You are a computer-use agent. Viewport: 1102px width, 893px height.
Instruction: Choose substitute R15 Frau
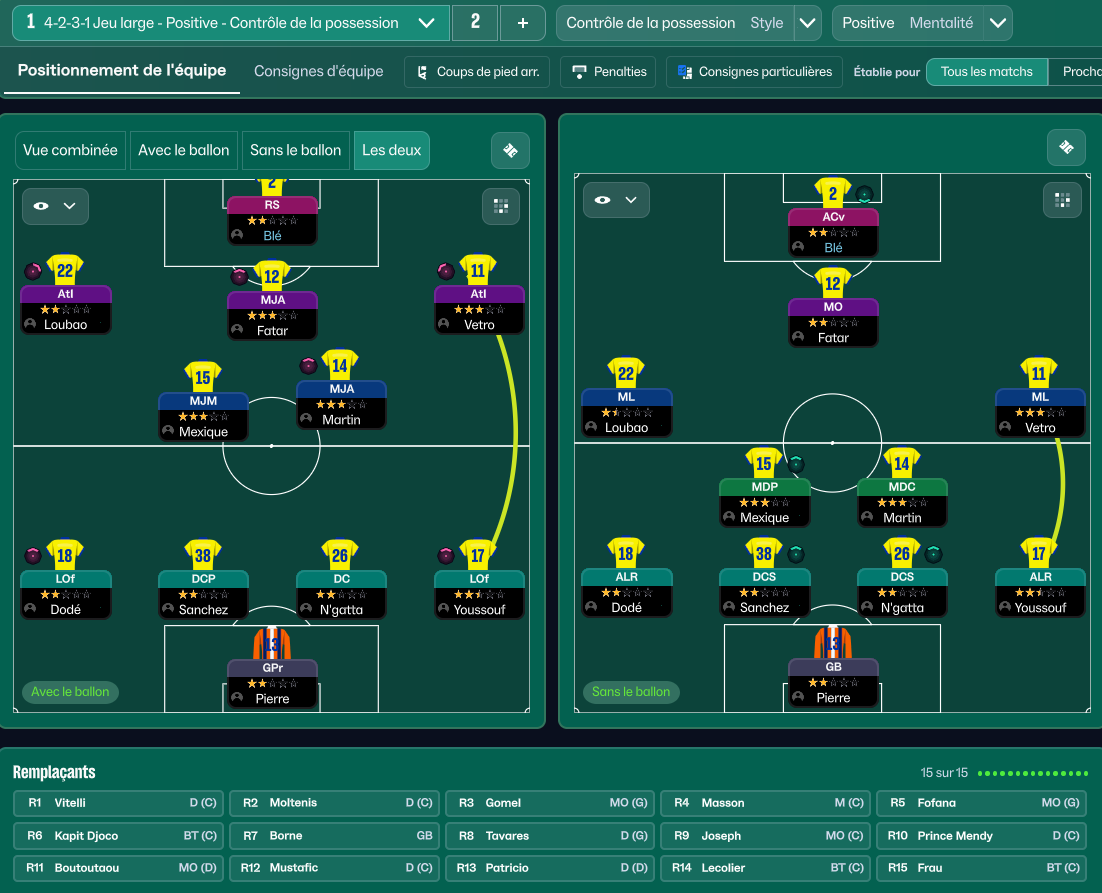(x=982, y=868)
